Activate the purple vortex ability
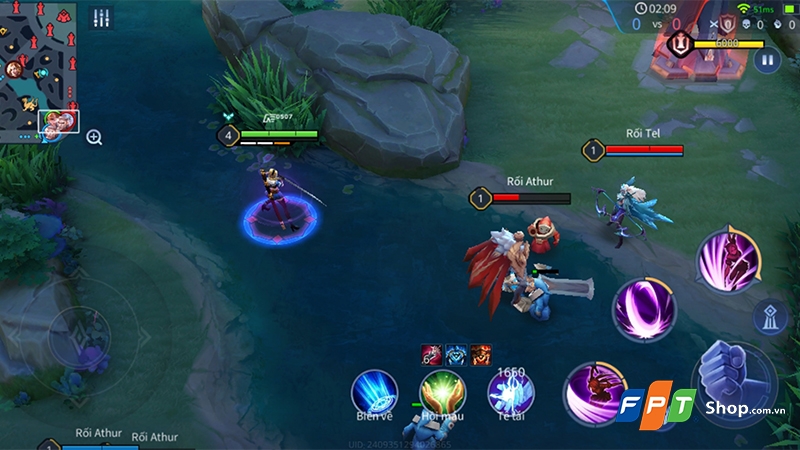This screenshot has width=800, height=450. coord(644,307)
